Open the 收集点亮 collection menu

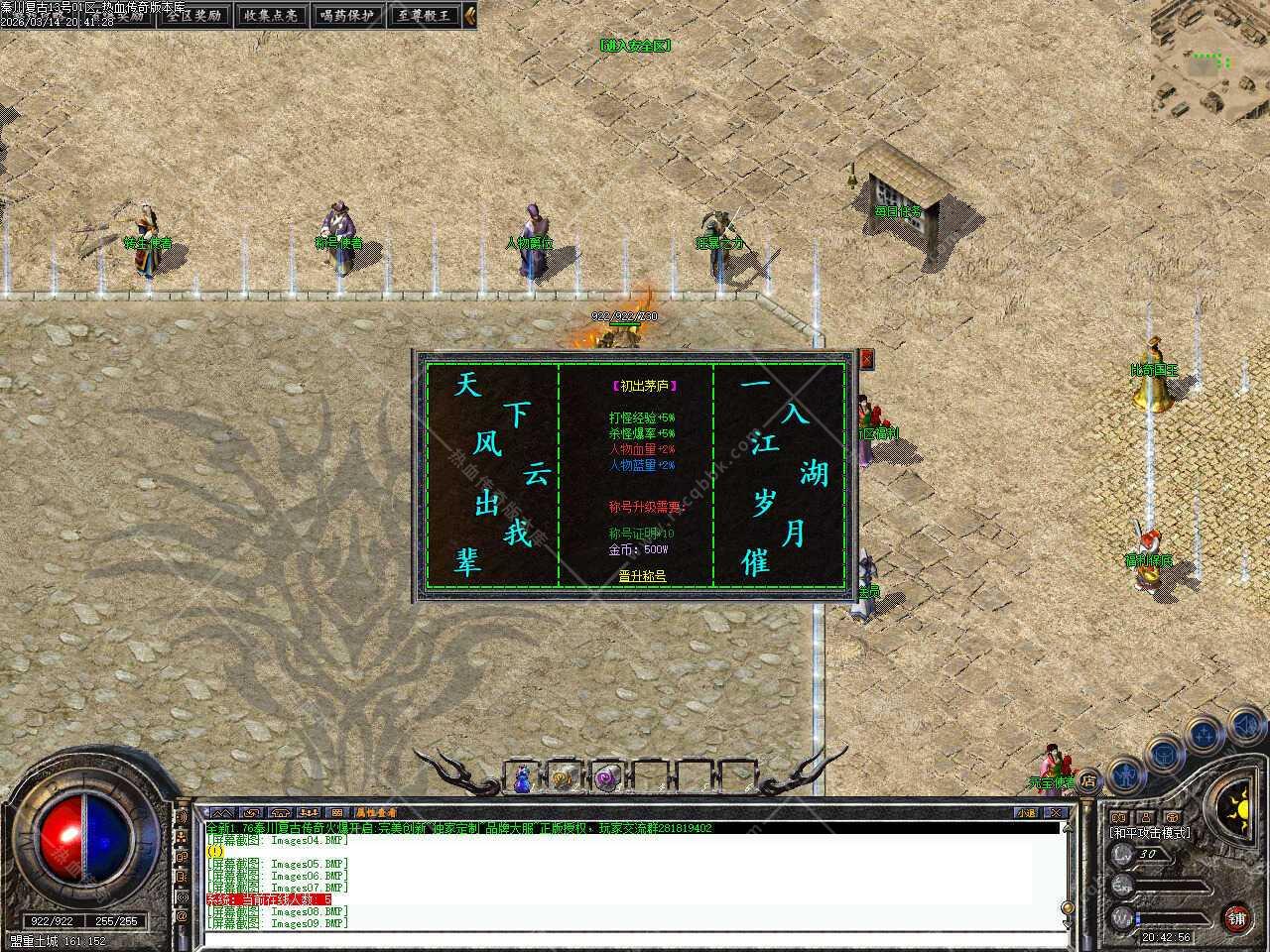(272, 15)
